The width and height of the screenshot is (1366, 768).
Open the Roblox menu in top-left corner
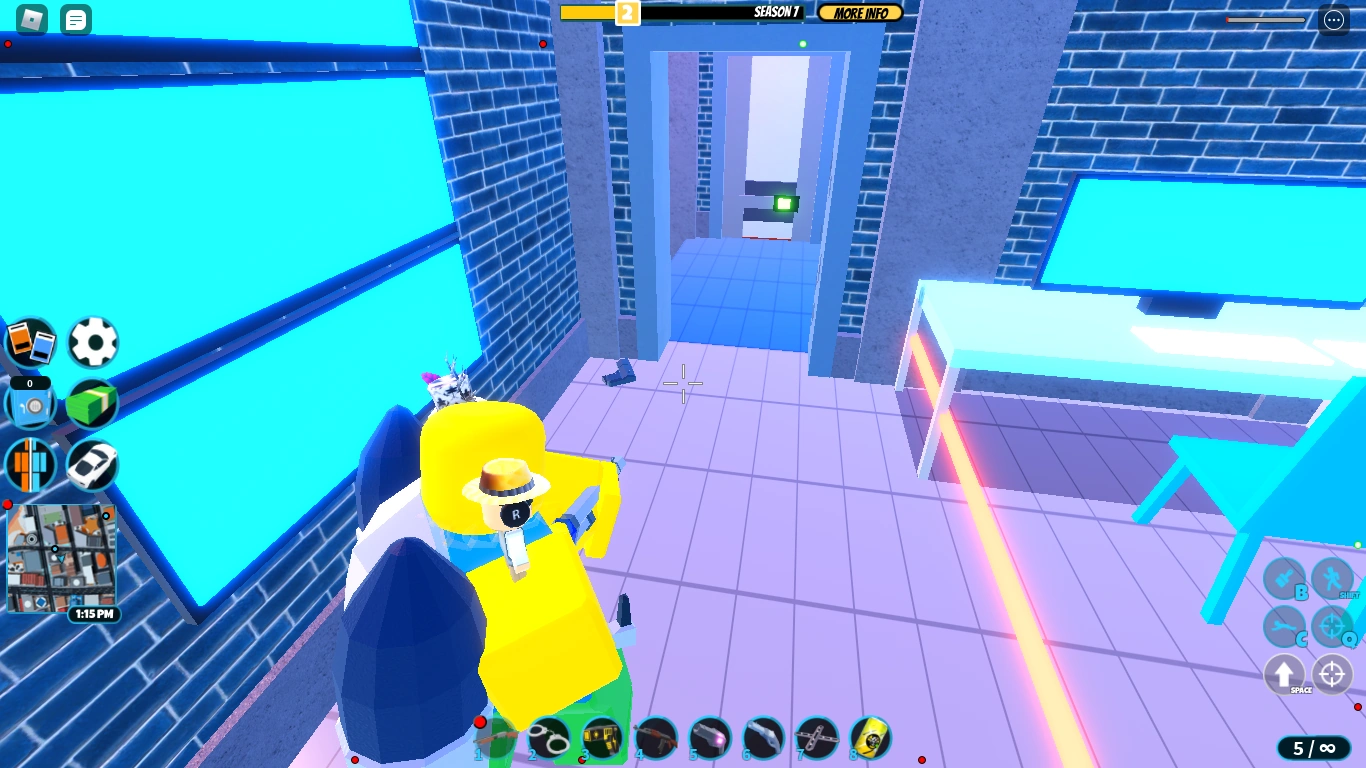pyautogui.click(x=30, y=17)
